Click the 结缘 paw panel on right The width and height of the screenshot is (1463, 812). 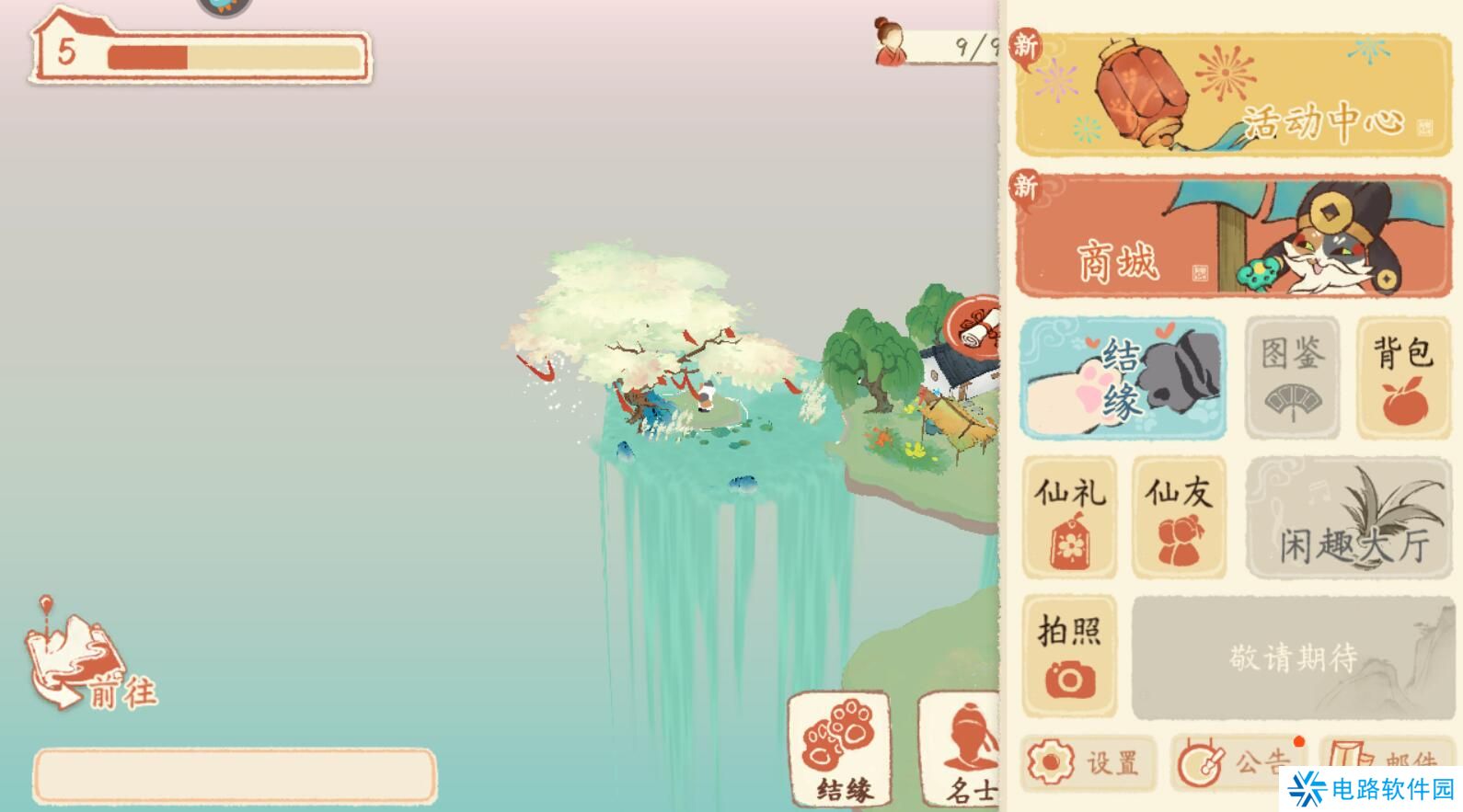click(1123, 378)
